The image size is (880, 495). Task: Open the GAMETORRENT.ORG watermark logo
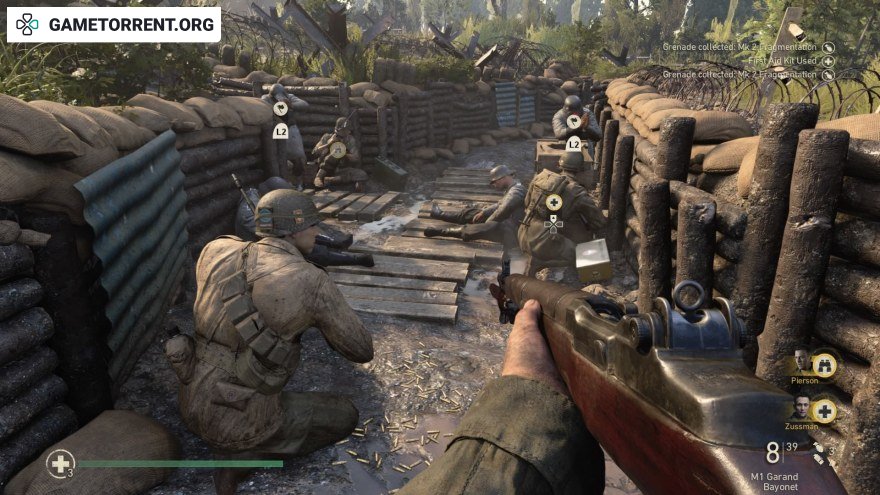[114, 24]
